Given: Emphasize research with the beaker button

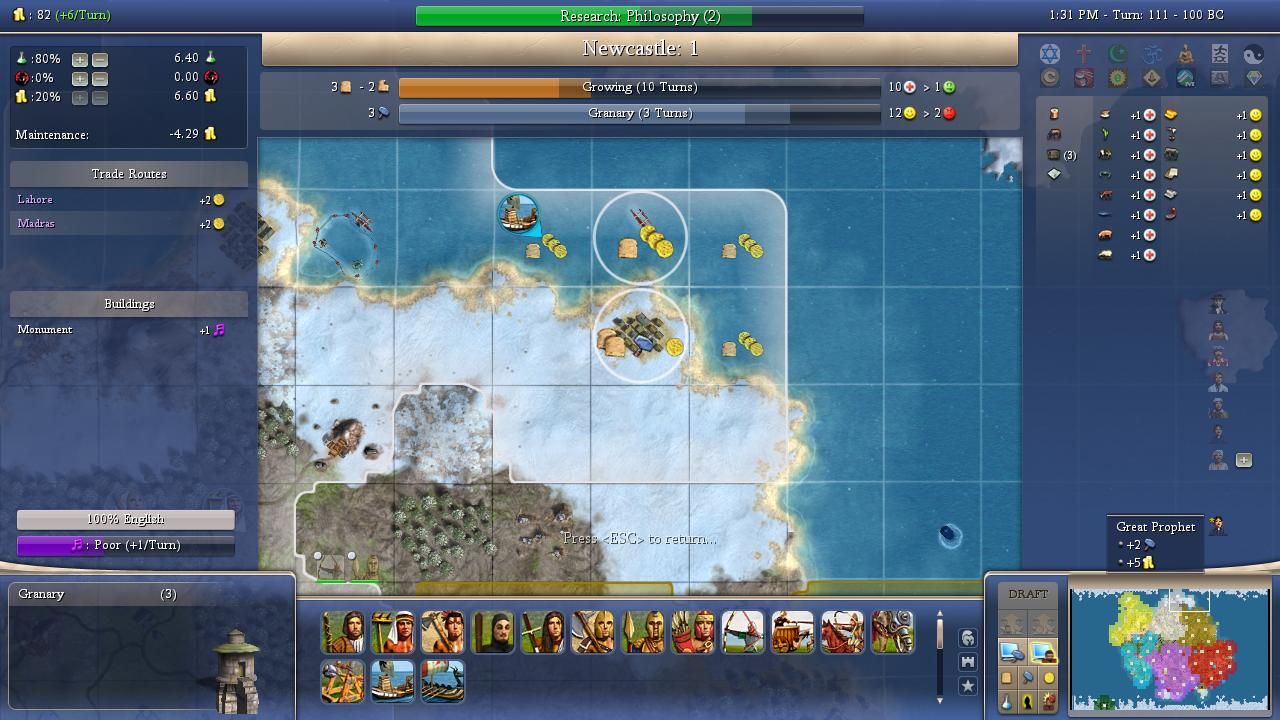Looking at the screenshot, I should [1007, 702].
